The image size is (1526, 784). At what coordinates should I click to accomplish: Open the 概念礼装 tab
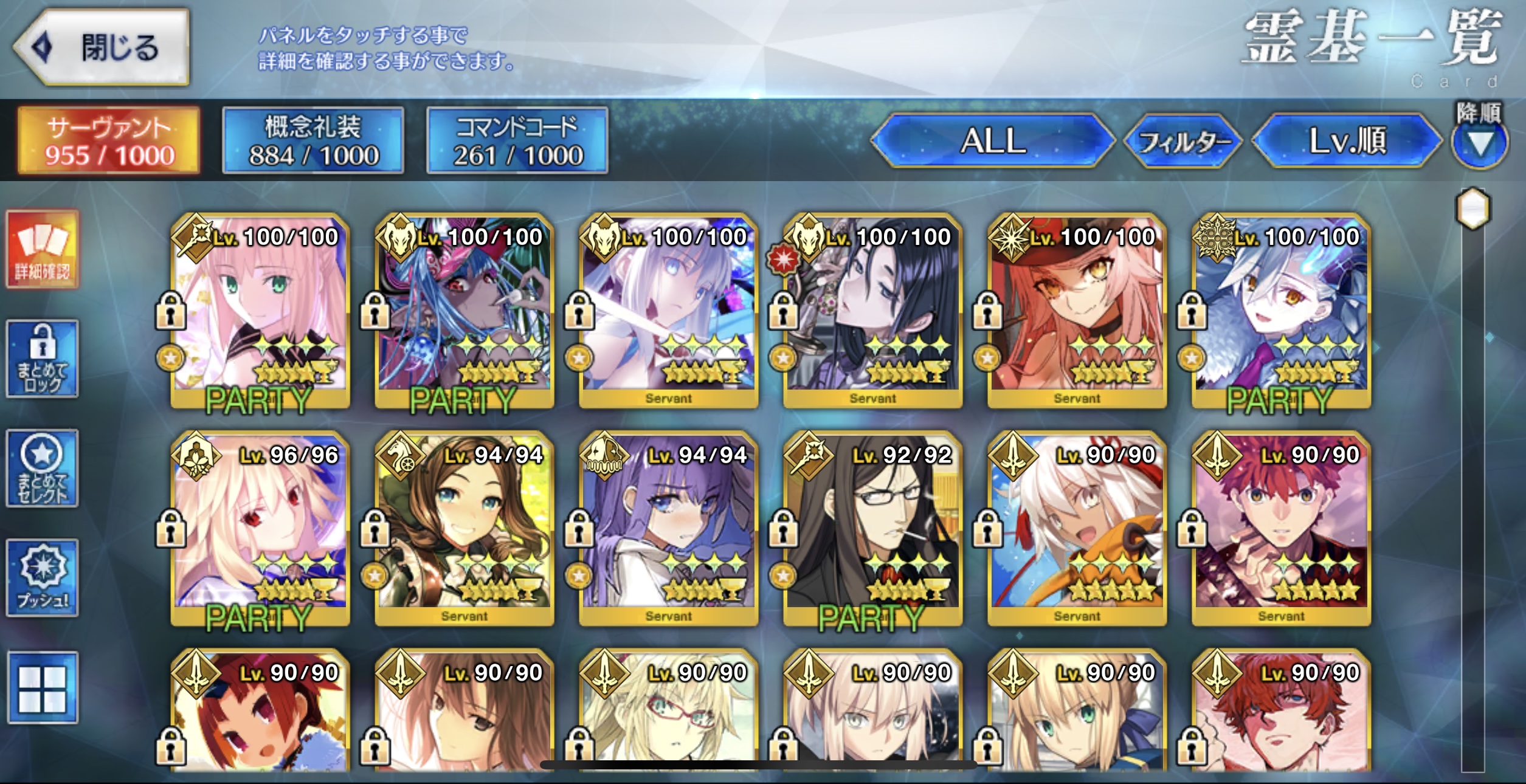coord(313,141)
